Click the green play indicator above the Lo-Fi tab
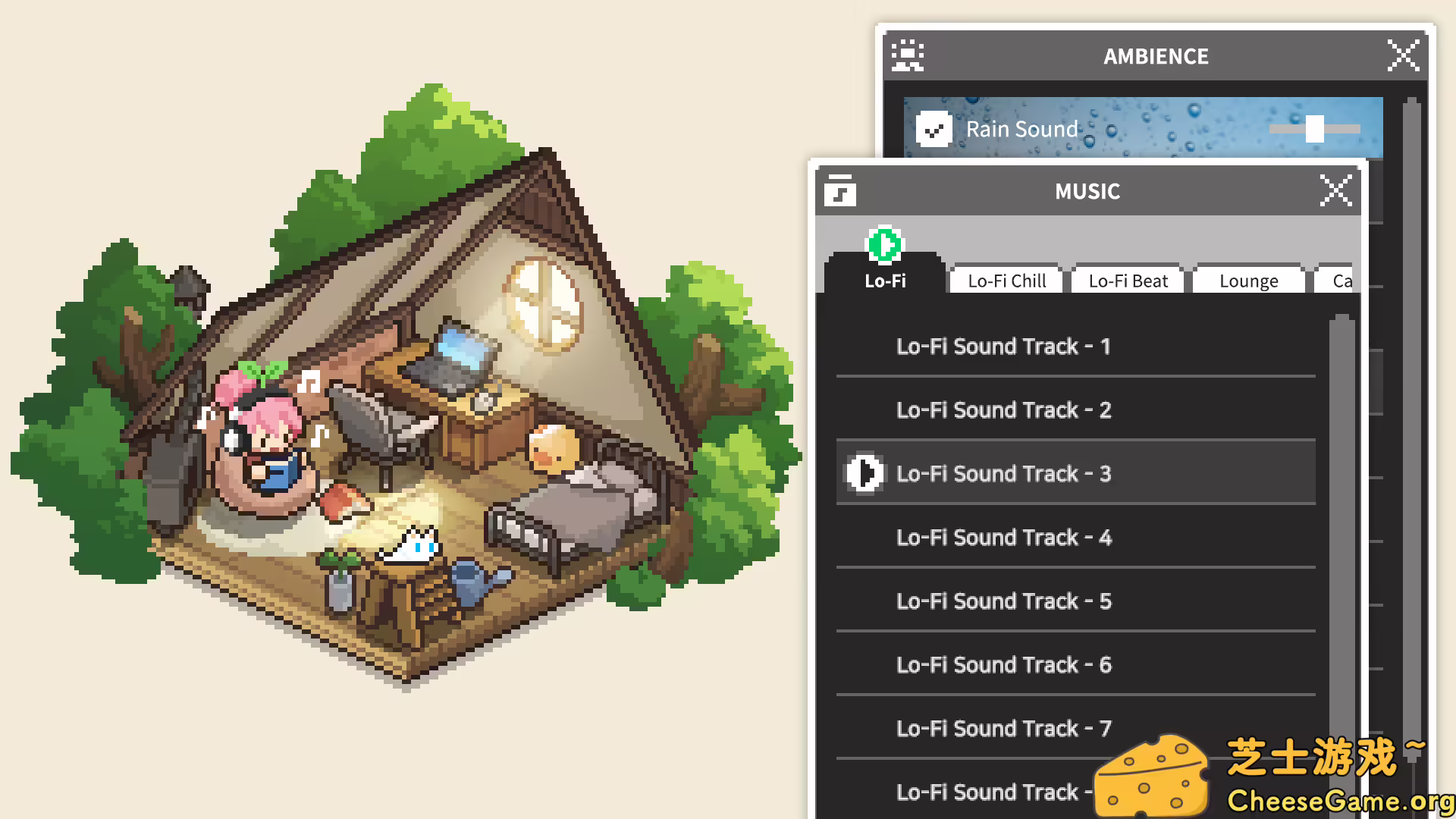 (886, 245)
